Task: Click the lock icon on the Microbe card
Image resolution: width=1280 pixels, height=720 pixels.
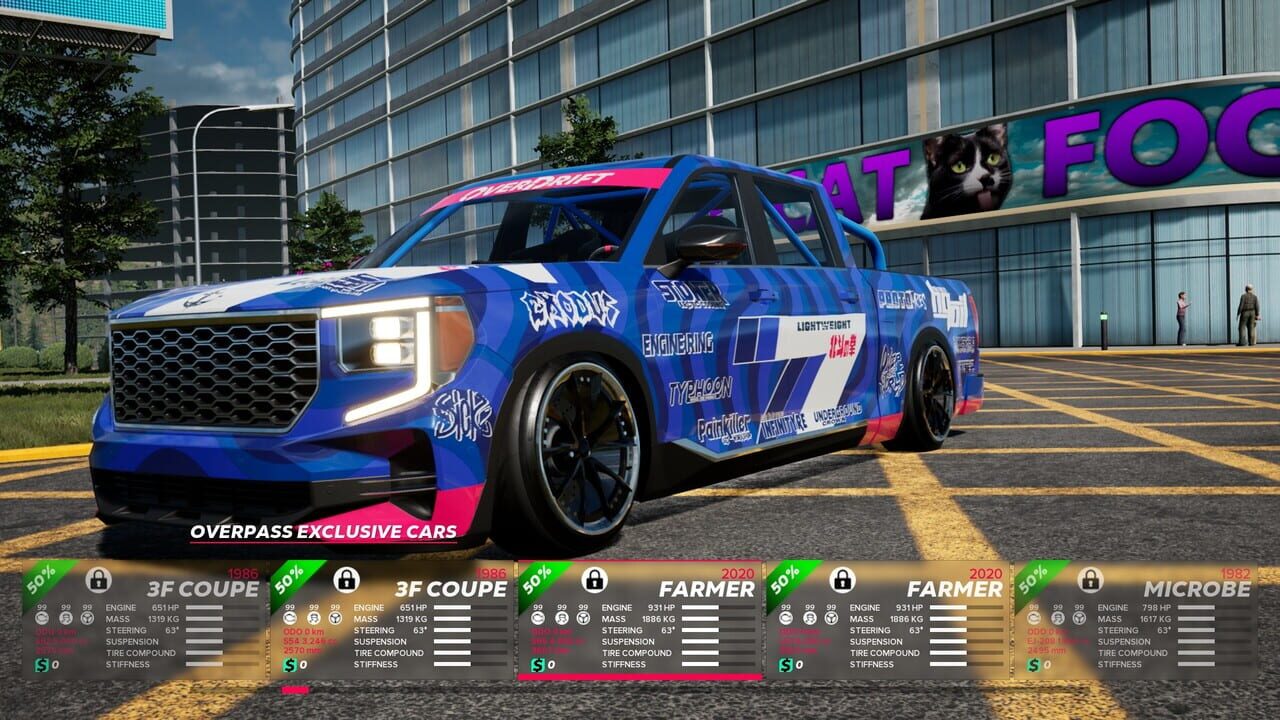Action: (x=1089, y=581)
